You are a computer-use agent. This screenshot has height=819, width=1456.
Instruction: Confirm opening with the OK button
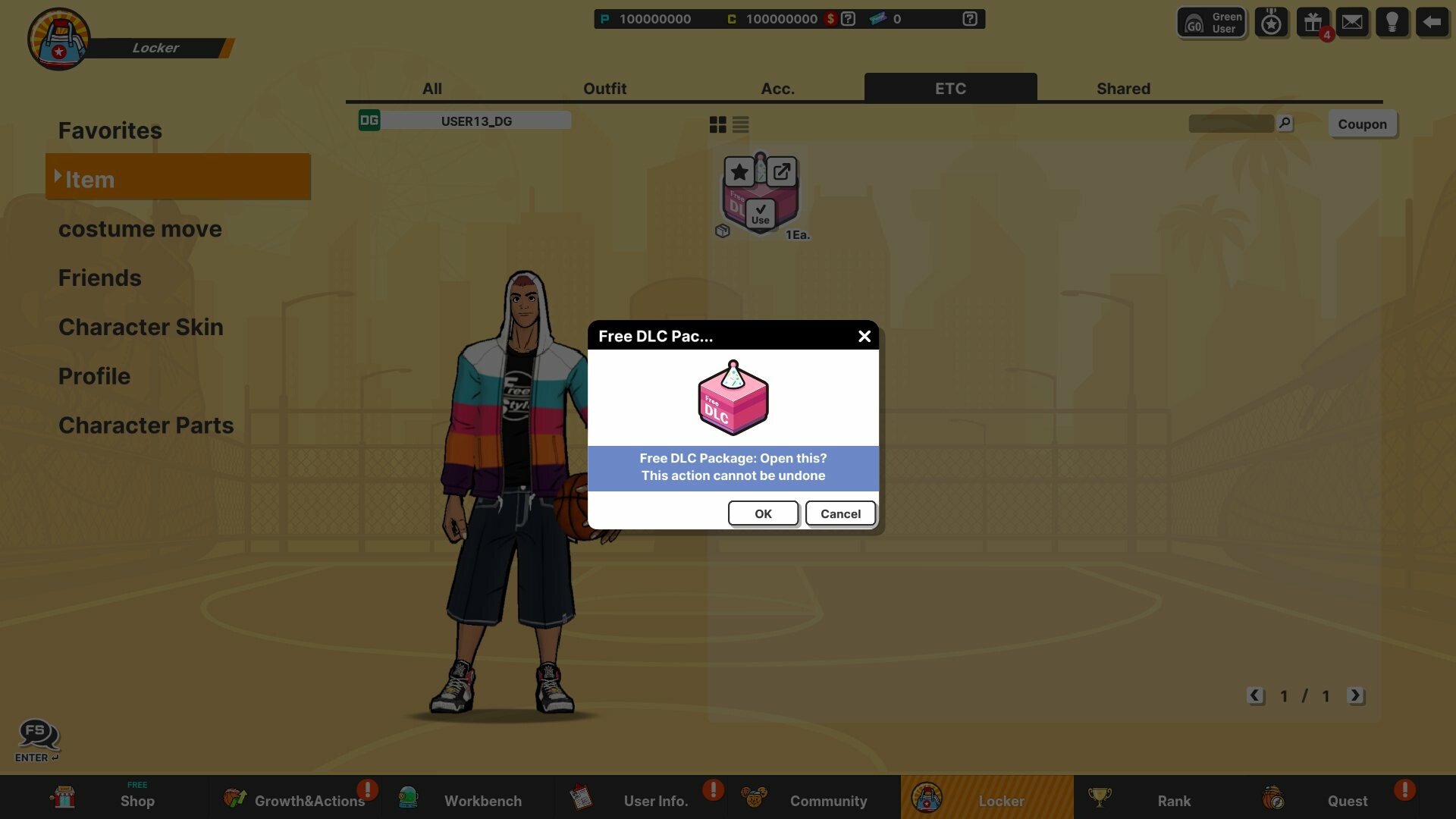click(x=763, y=513)
